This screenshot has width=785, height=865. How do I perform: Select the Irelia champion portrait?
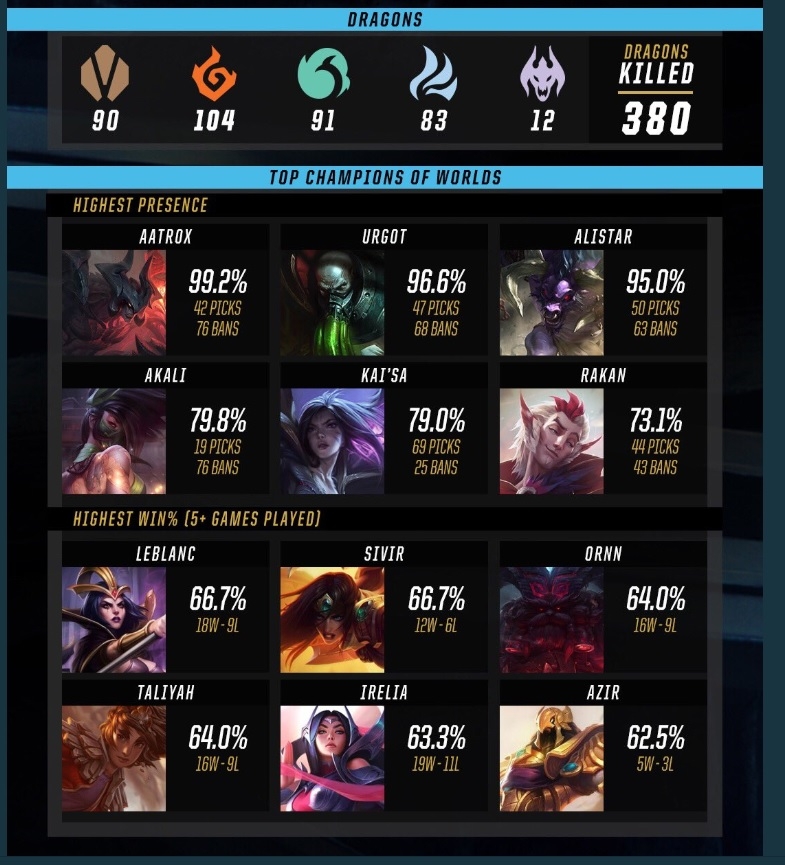point(332,757)
